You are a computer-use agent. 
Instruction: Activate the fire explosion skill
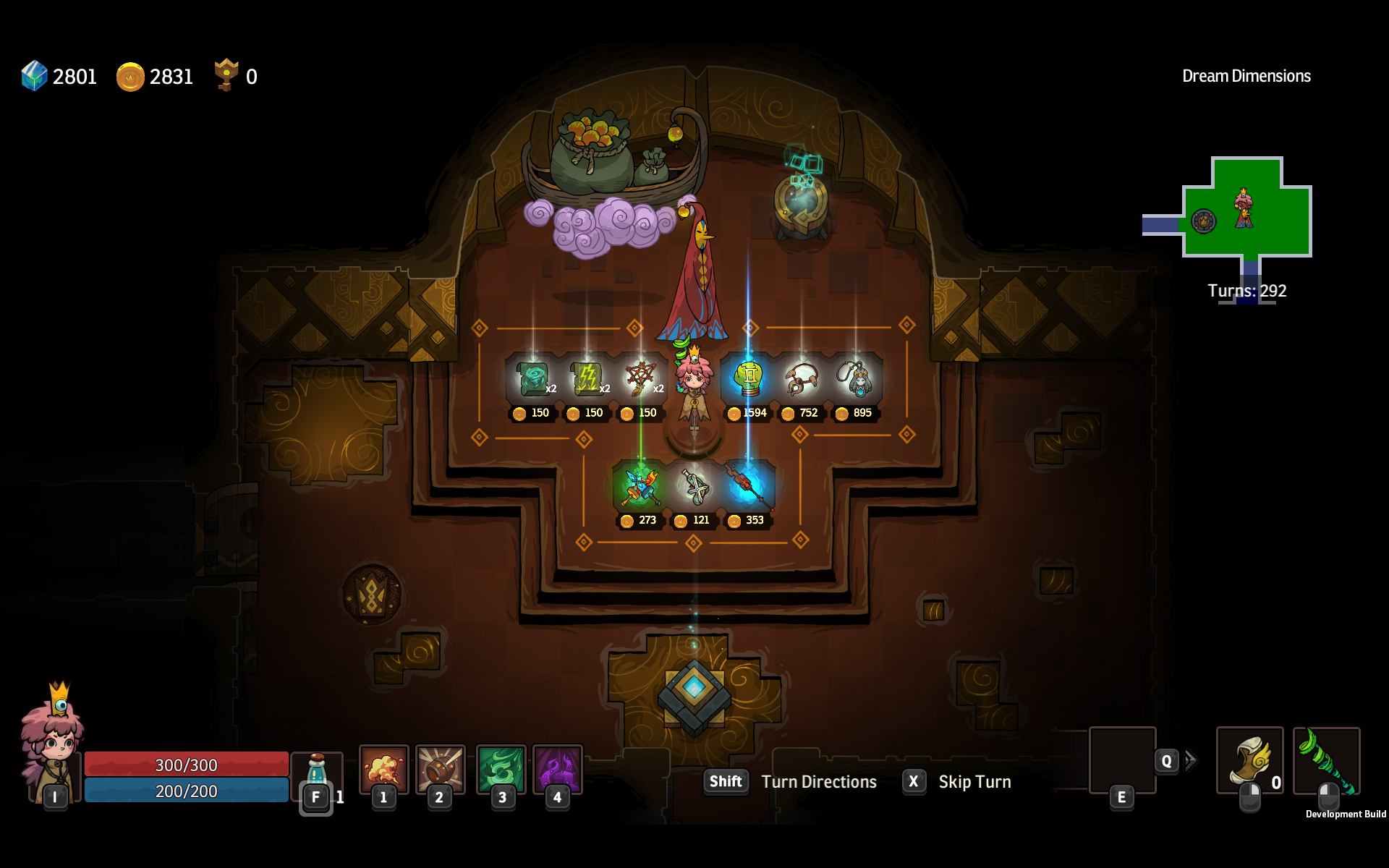tap(383, 769)
